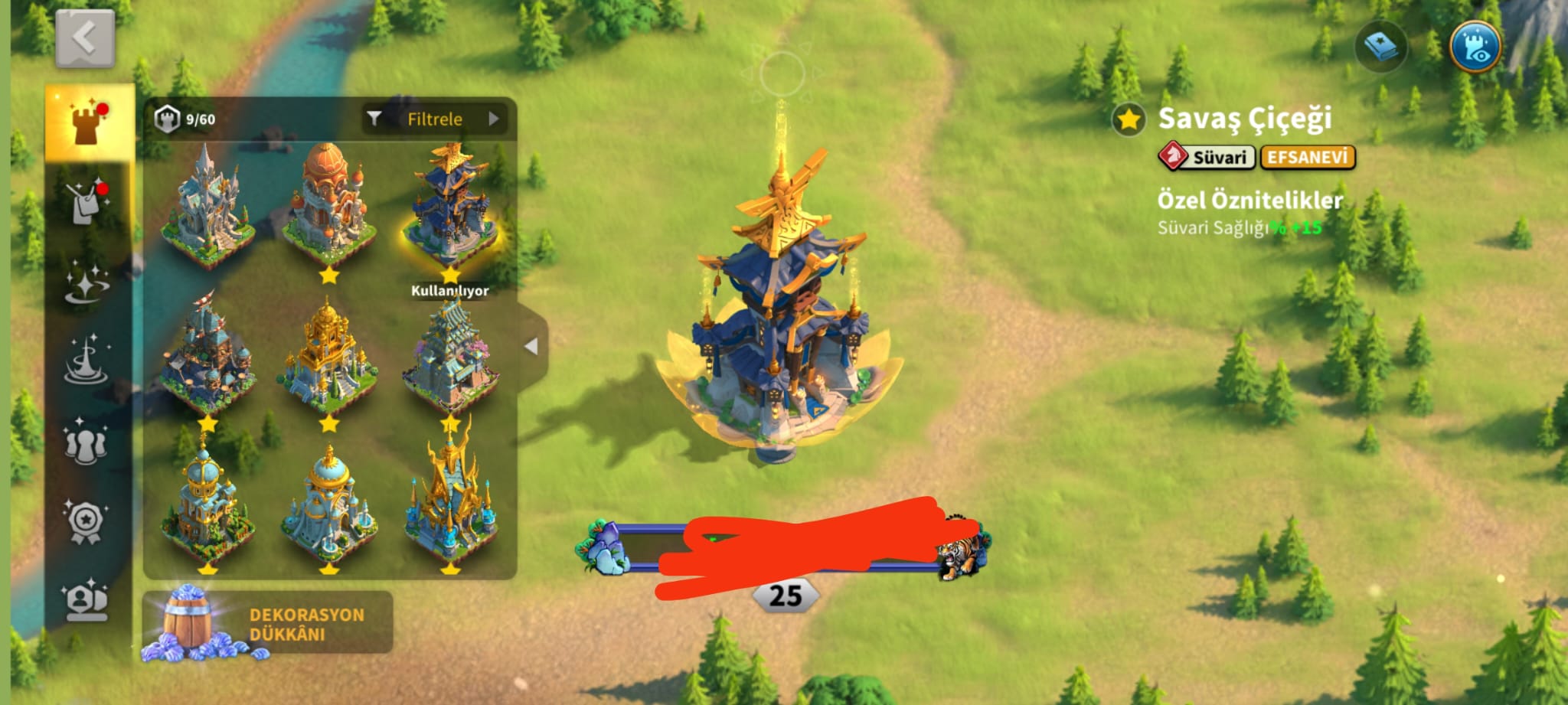Select the golden domed palace skin
The width and height of the screenshot is (1568, 705).
coord(328,356)
